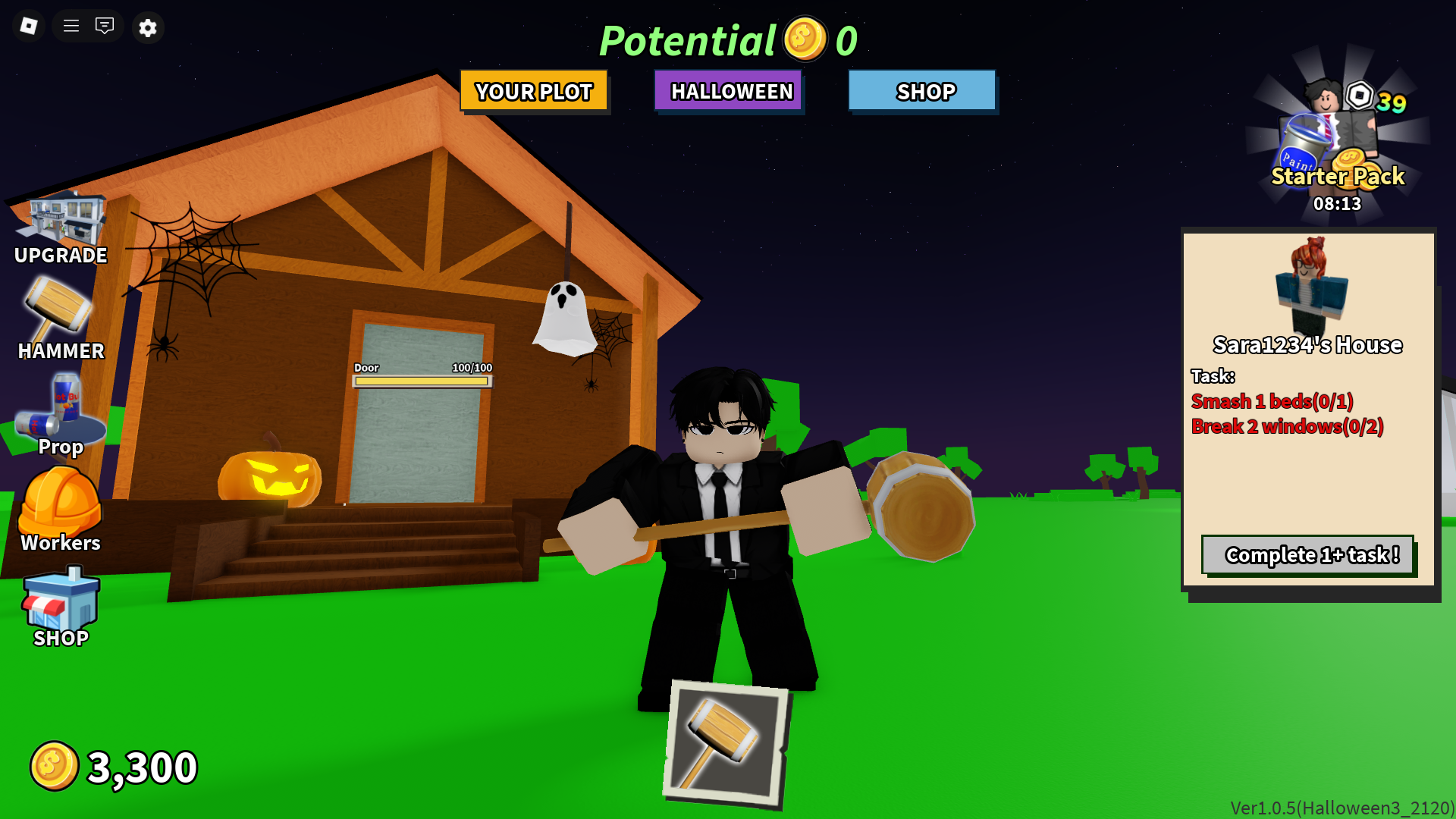Open the Roblox settings gear

(148, 27)
